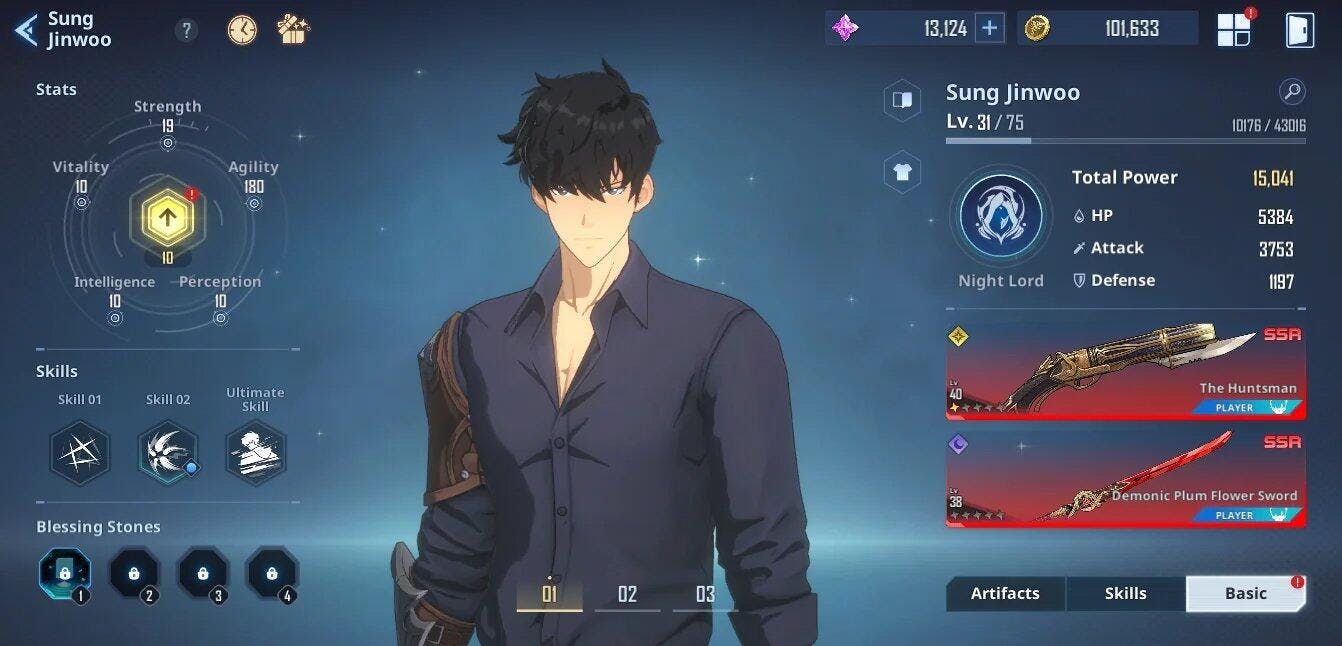The width and height of the screenshot is (1342, 646).
Task: Click the magnifier icon for detailed stats
Action: tap(1292, 93)
